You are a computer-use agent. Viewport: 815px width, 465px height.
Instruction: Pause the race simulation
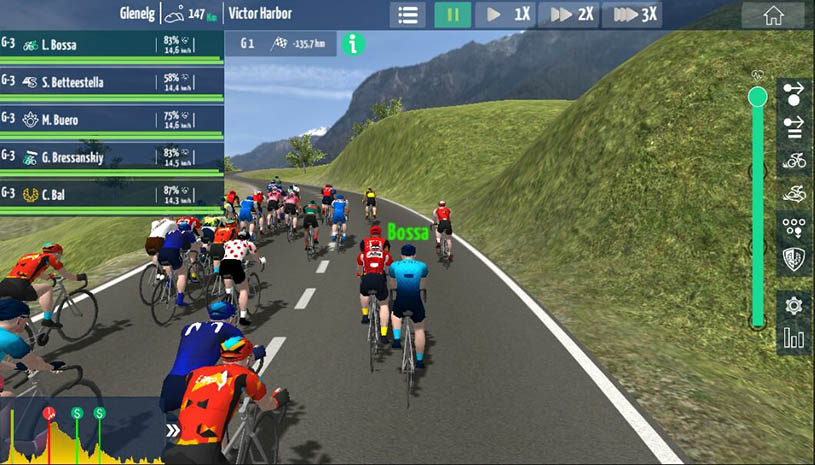[453, 15]
